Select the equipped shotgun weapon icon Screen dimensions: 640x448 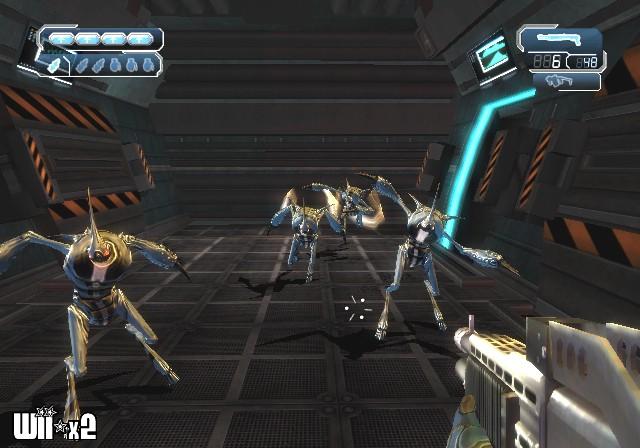[x=561, y=39]
